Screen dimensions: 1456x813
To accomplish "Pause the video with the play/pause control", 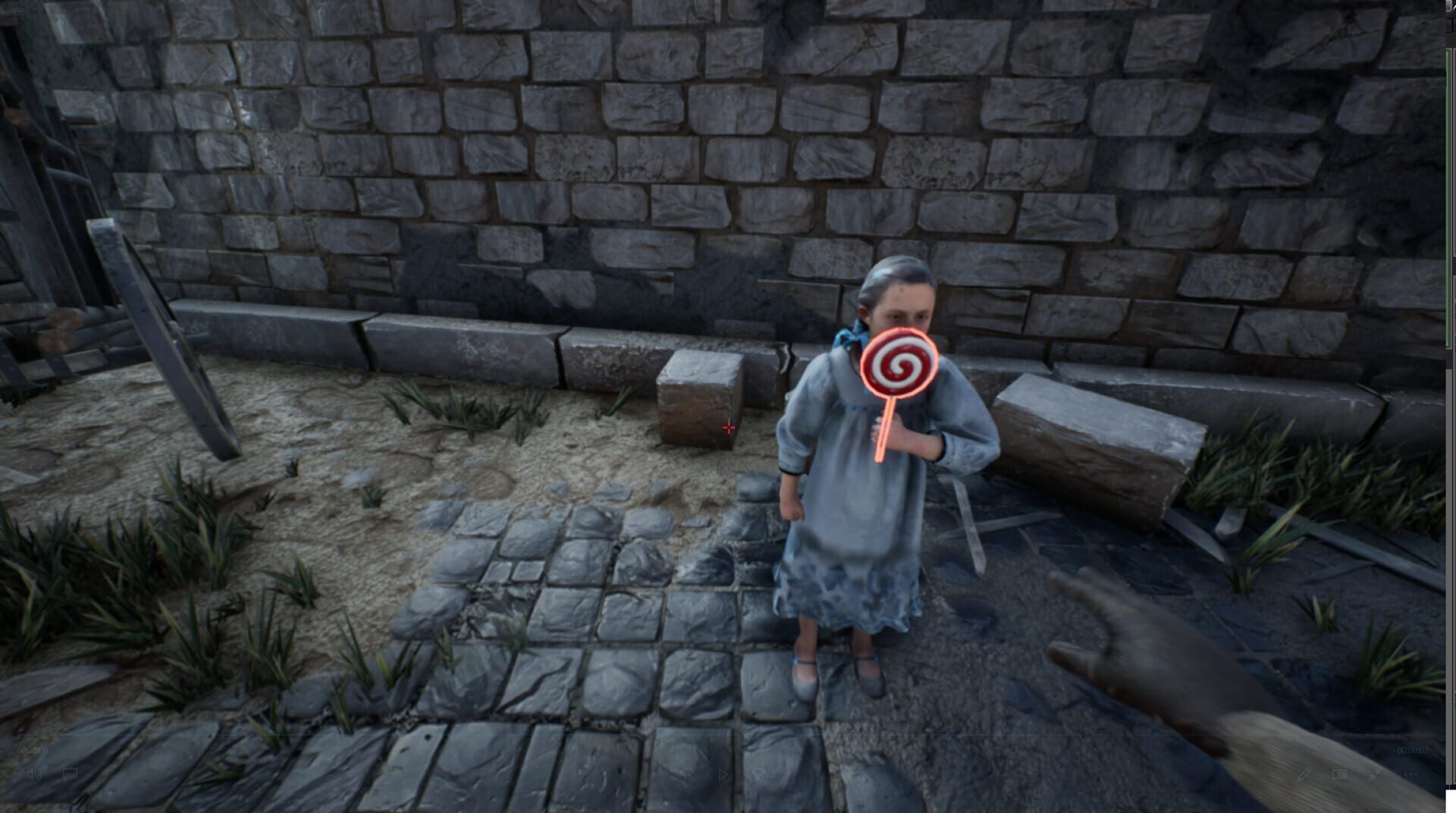I will 723,775.
